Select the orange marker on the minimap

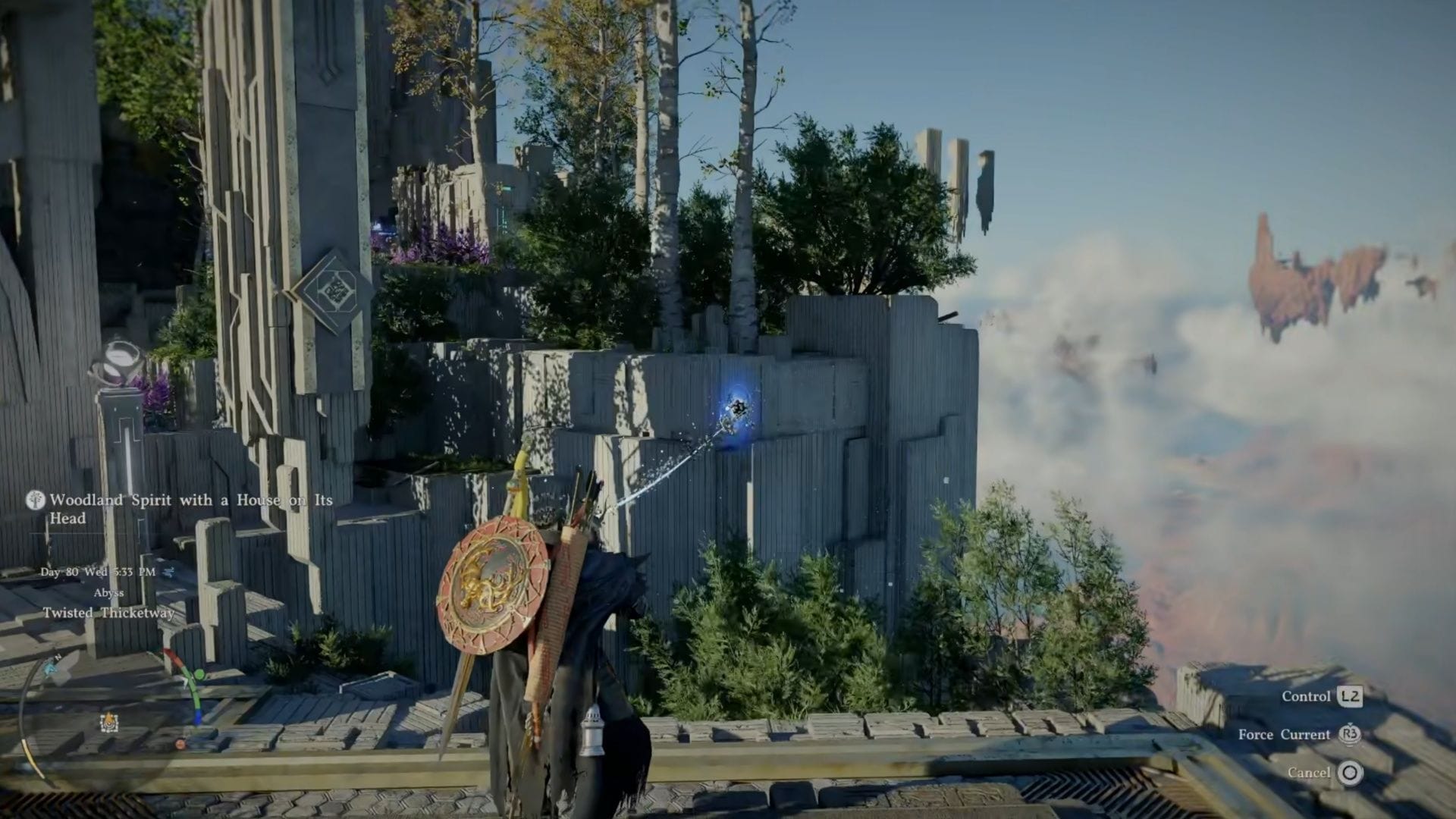click(x=180, y=744)
